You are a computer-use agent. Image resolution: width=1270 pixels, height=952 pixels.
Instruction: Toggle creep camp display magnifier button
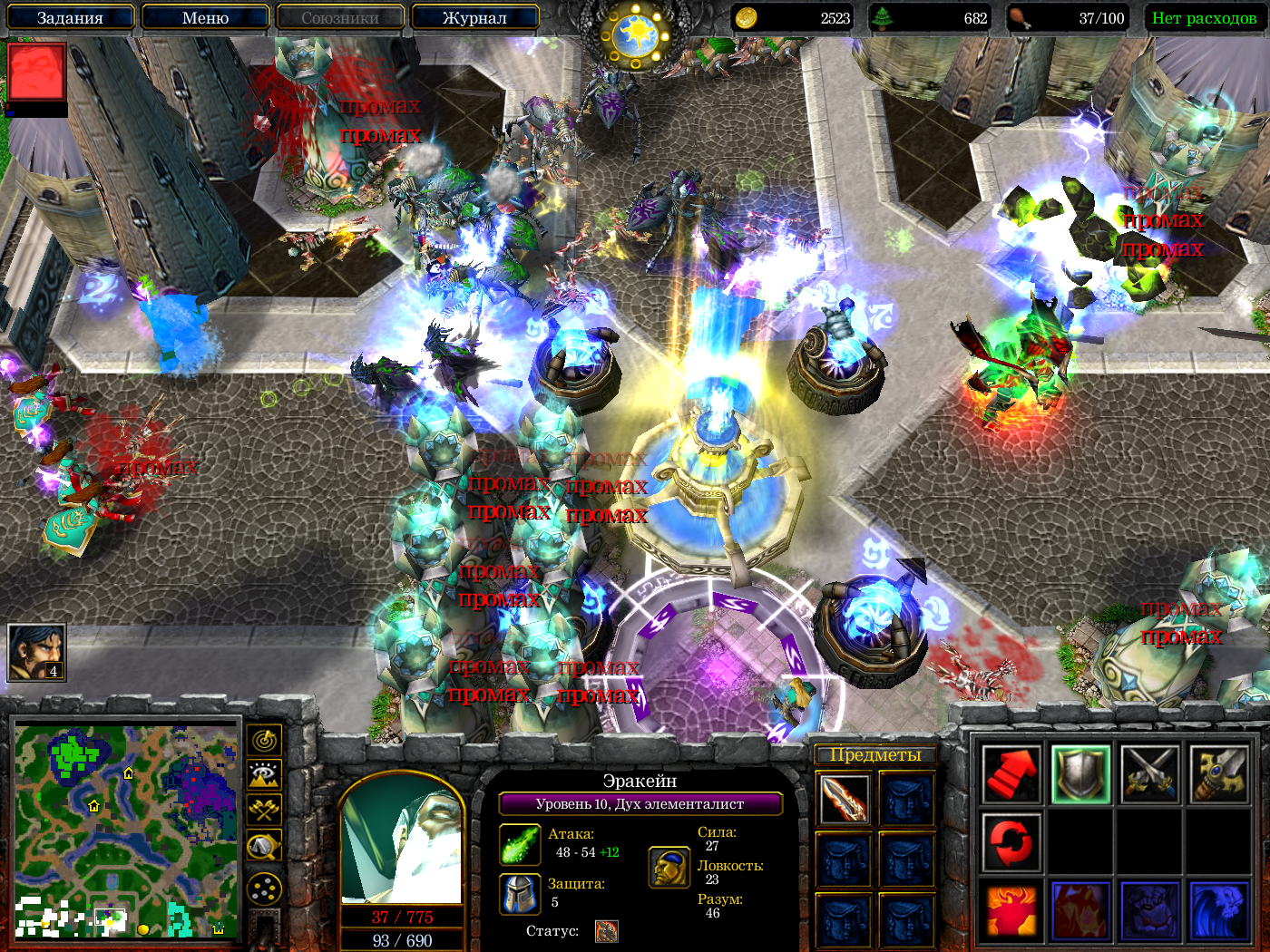[264, 847]
